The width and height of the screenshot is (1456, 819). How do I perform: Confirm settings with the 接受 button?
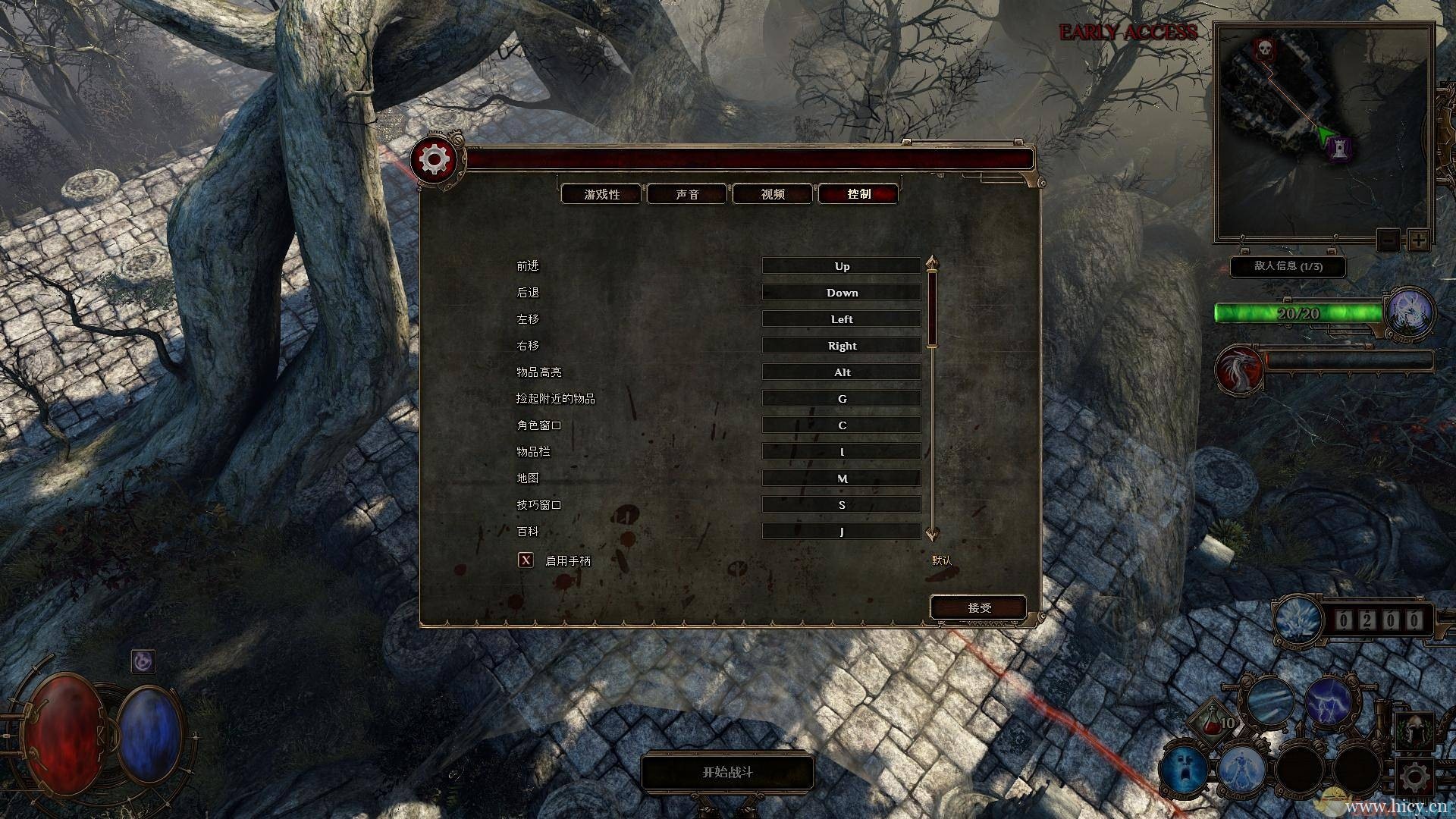click(979, 607)
